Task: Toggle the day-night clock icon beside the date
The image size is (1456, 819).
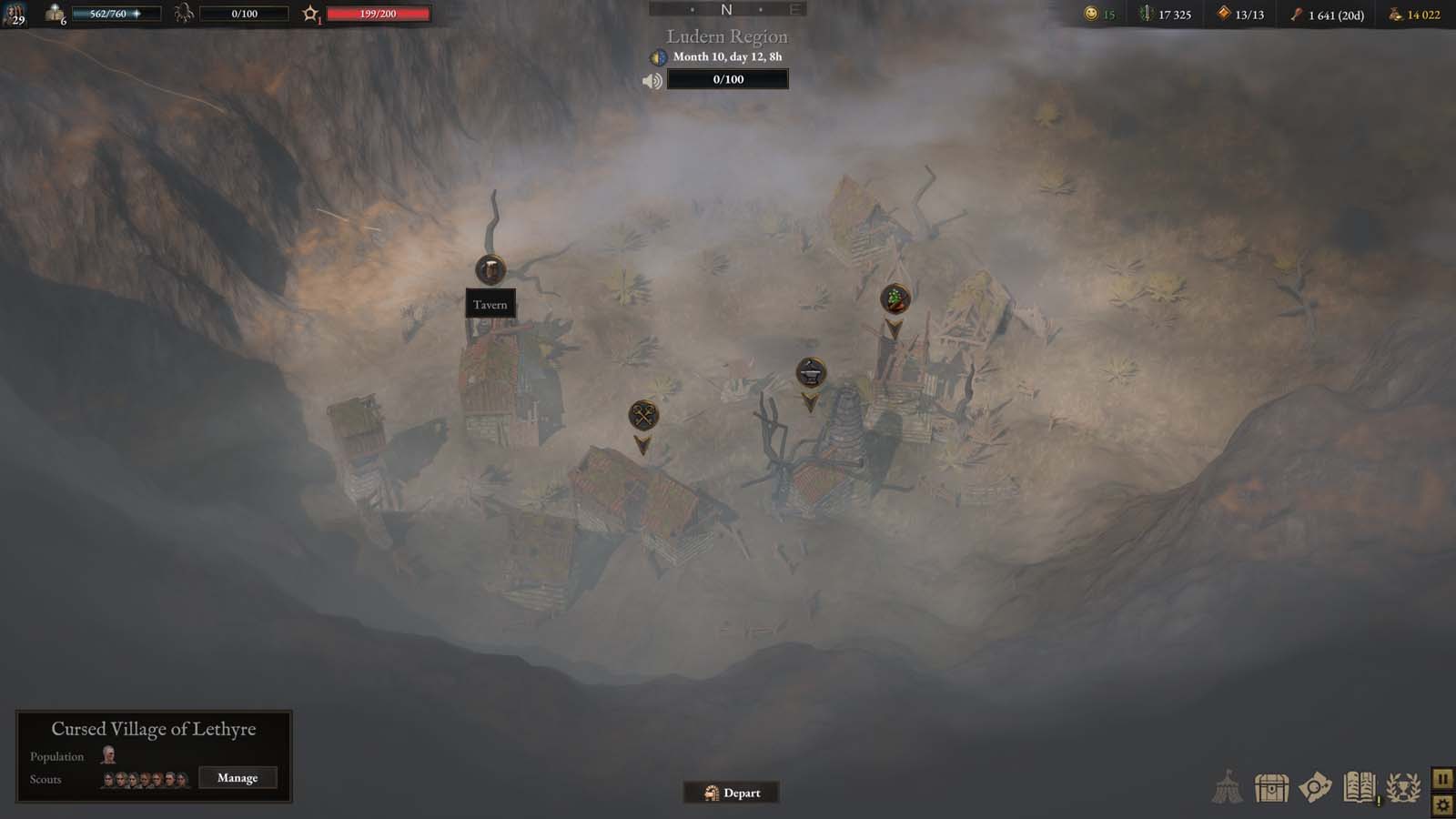Action: click(658, 56)
